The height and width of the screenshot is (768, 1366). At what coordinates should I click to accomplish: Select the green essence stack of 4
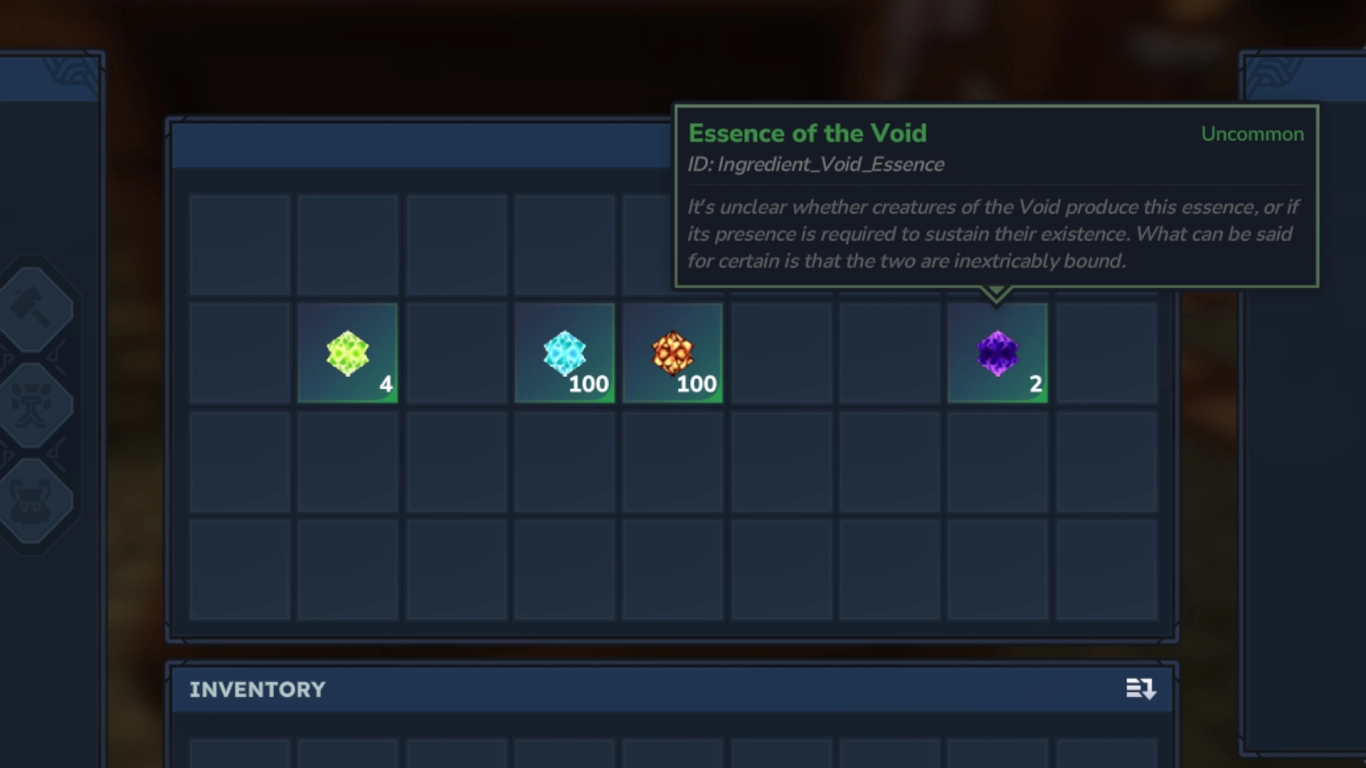click(347, 352)
